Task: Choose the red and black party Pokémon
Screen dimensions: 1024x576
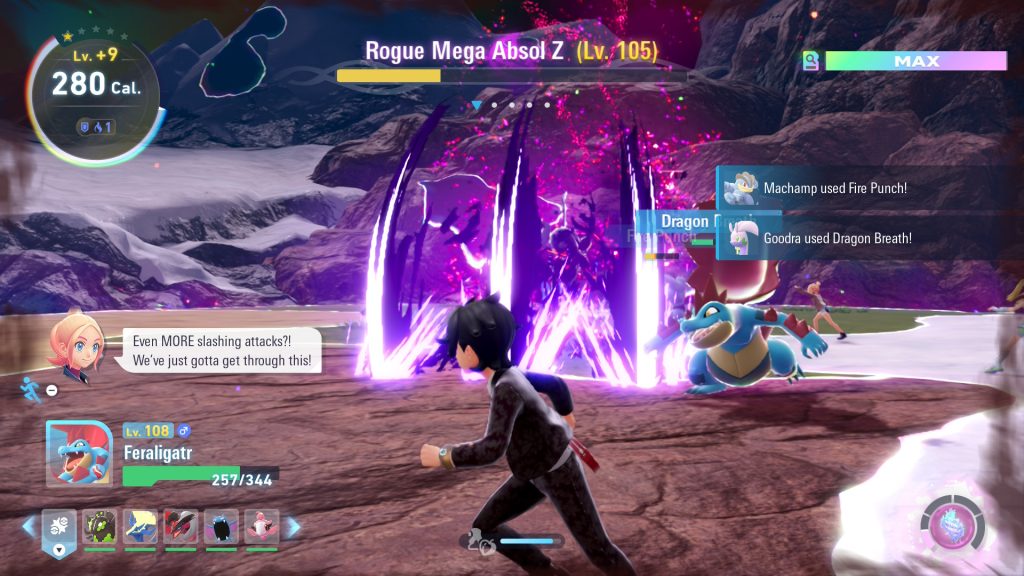Action: (x=180, y=526)
